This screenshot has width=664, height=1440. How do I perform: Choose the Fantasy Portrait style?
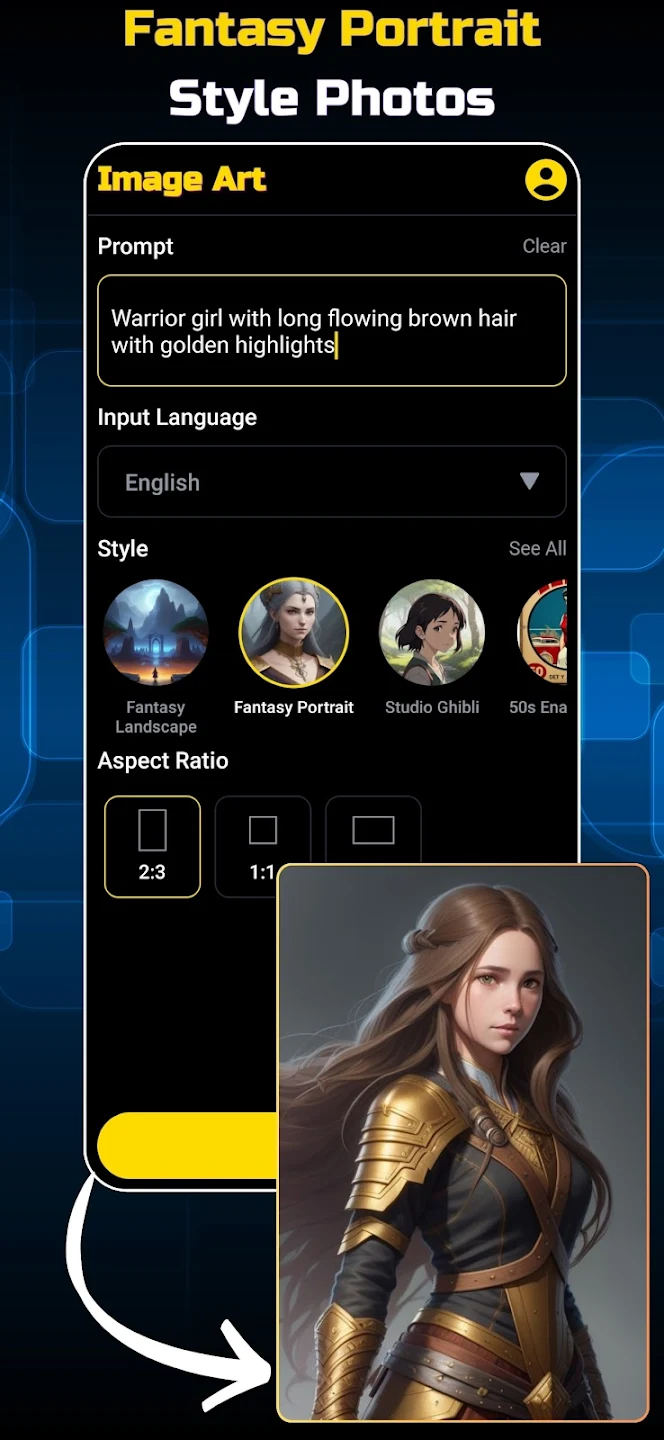click(293, 633)
